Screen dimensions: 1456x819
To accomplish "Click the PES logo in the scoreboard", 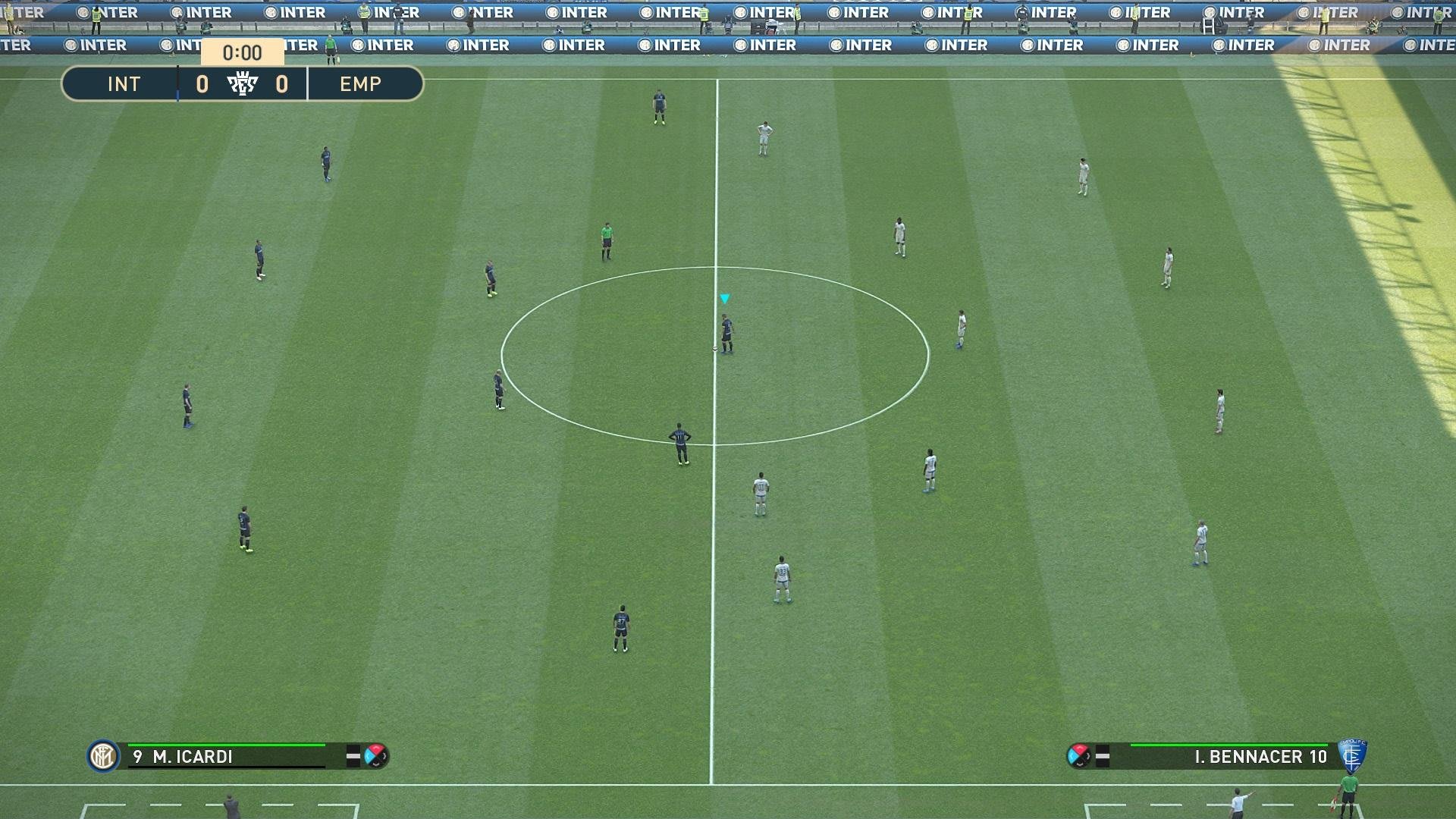I will [243, 83].
